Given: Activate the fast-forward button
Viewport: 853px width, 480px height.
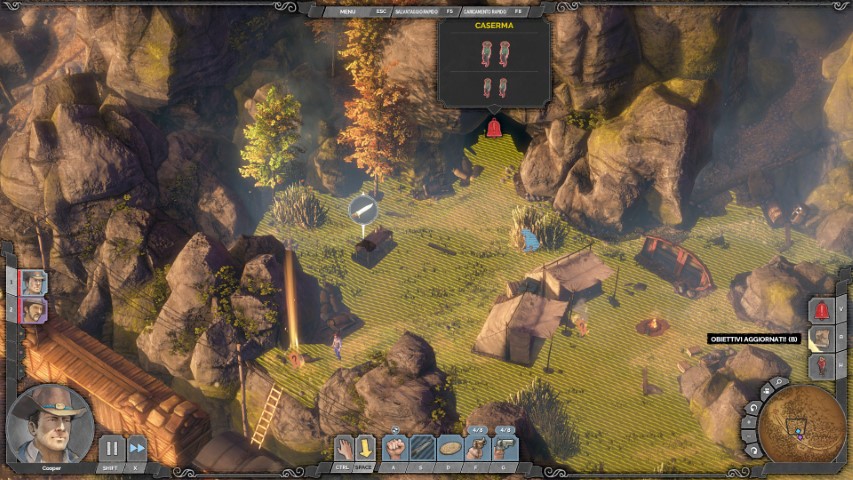Looking at the screenshot, I should click(x=137, y=449).
